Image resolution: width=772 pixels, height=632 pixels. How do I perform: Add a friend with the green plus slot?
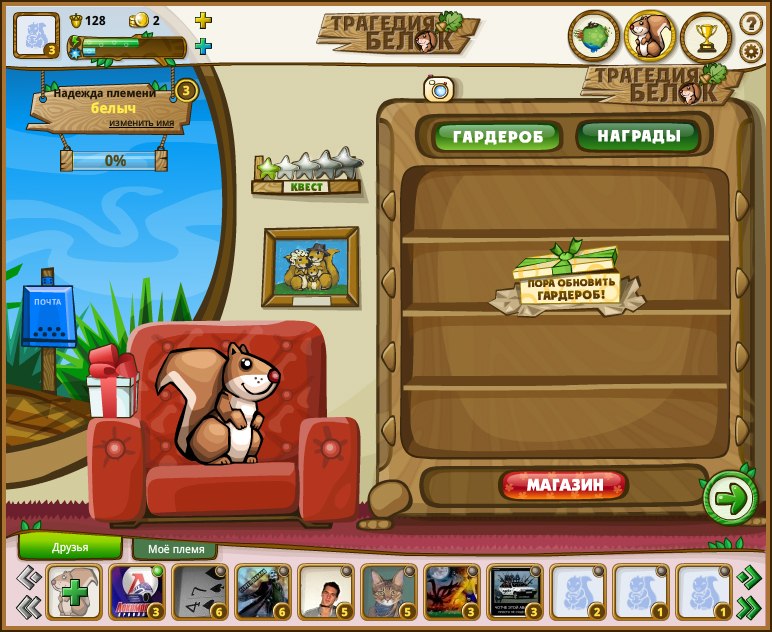click(73, 591)
